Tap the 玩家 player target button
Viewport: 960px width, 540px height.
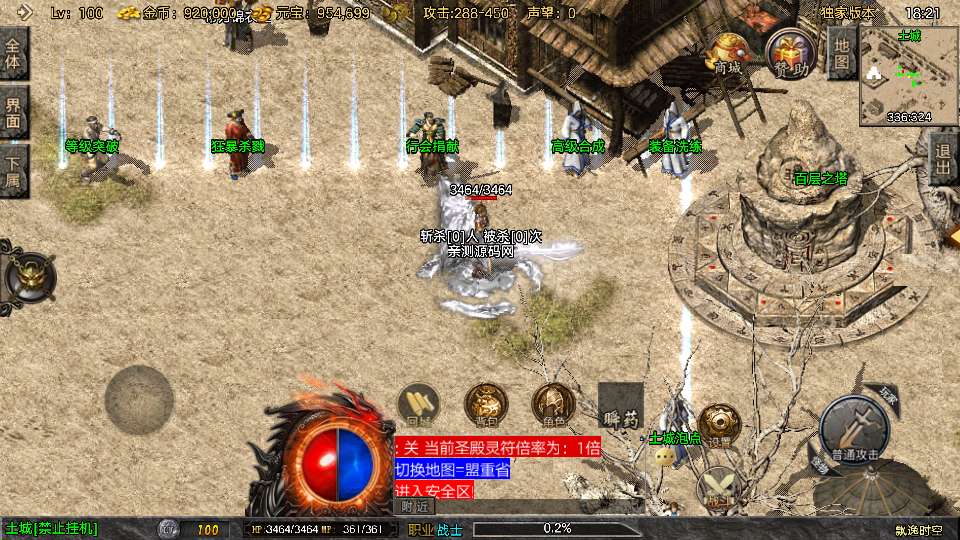[887, 394]
